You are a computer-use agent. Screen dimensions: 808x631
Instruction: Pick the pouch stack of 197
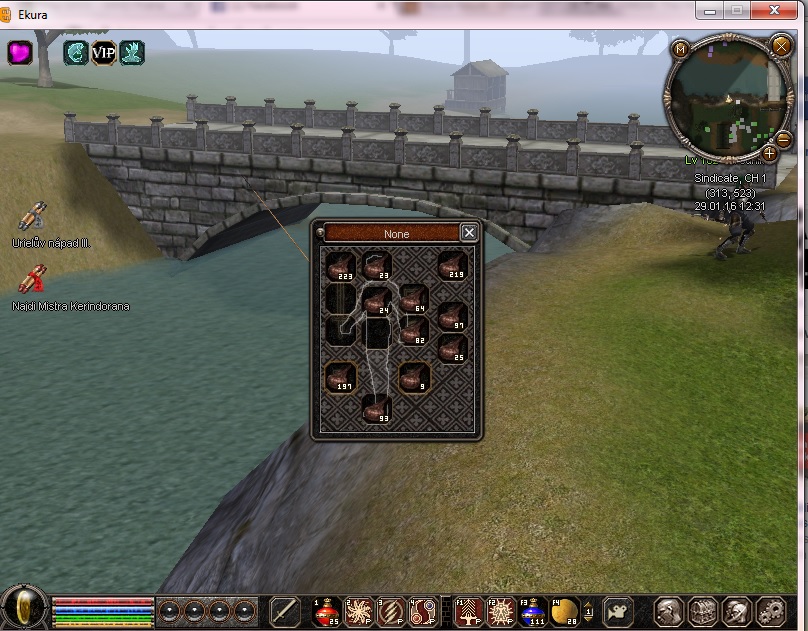(341, 377)
